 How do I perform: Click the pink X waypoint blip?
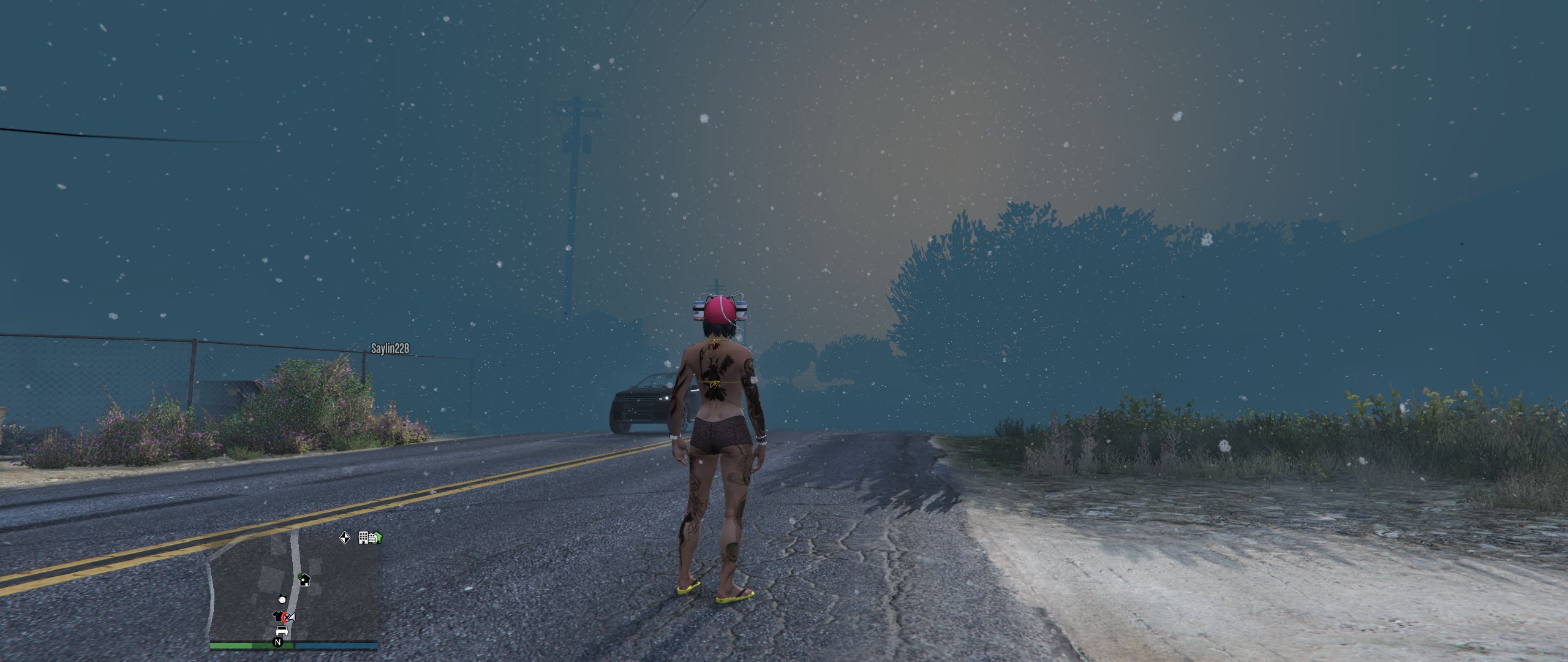point(287,617)
